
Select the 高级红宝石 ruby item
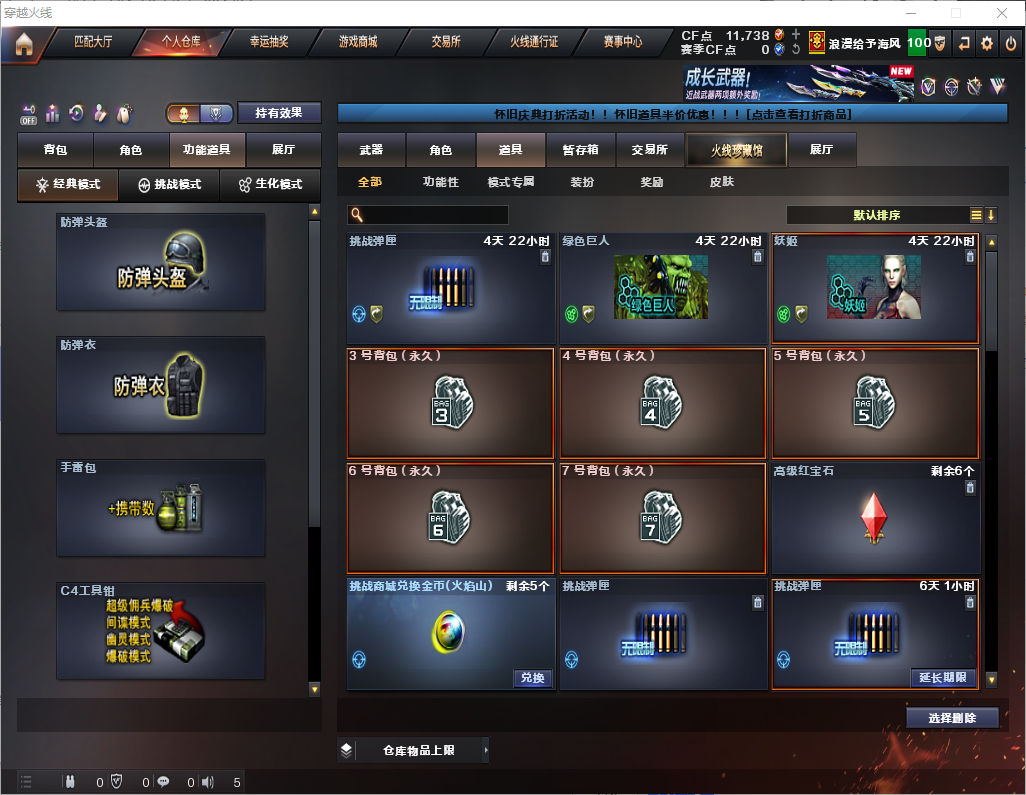click(875, 518)
